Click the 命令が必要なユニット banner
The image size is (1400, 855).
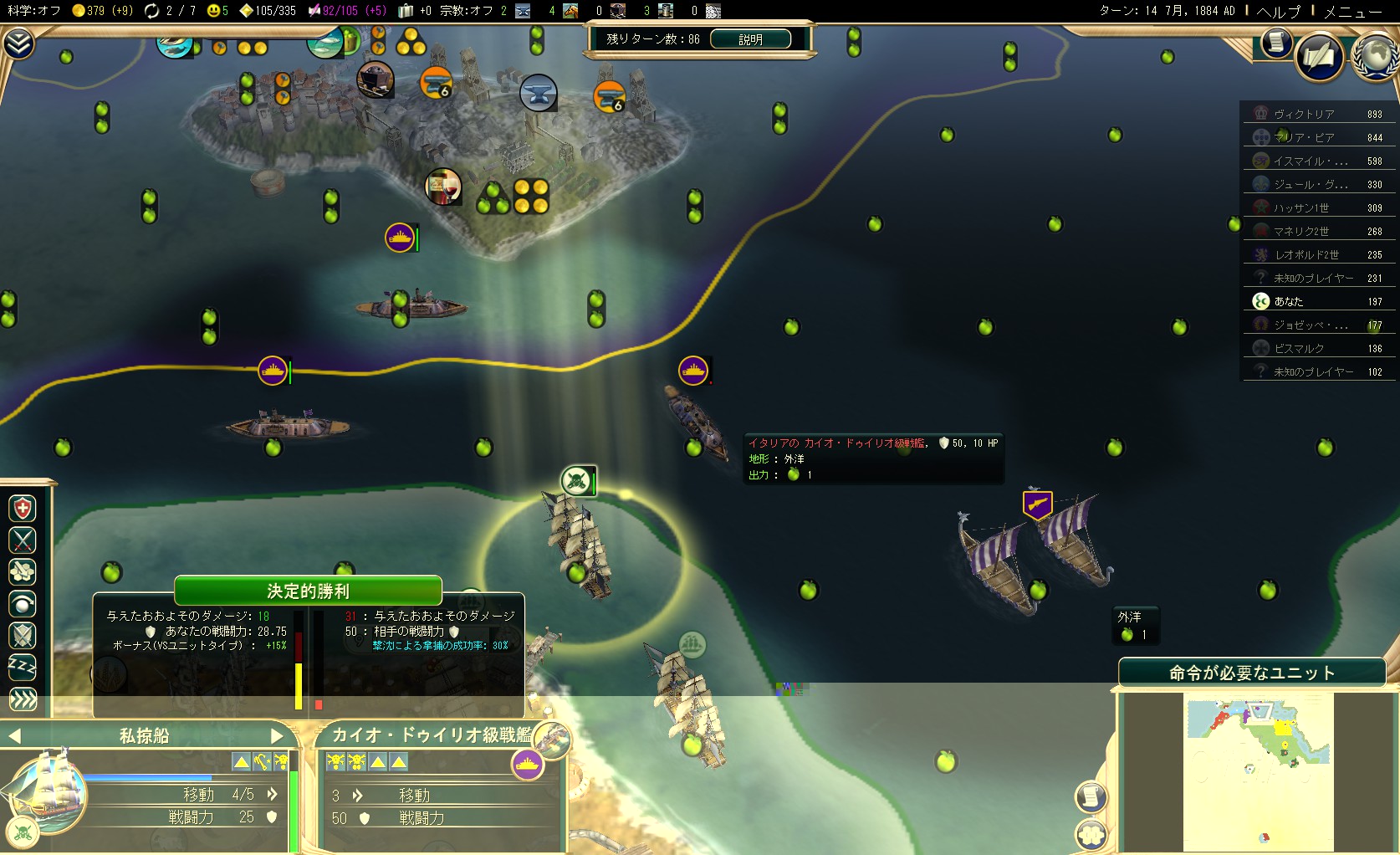coord(1251,672)
